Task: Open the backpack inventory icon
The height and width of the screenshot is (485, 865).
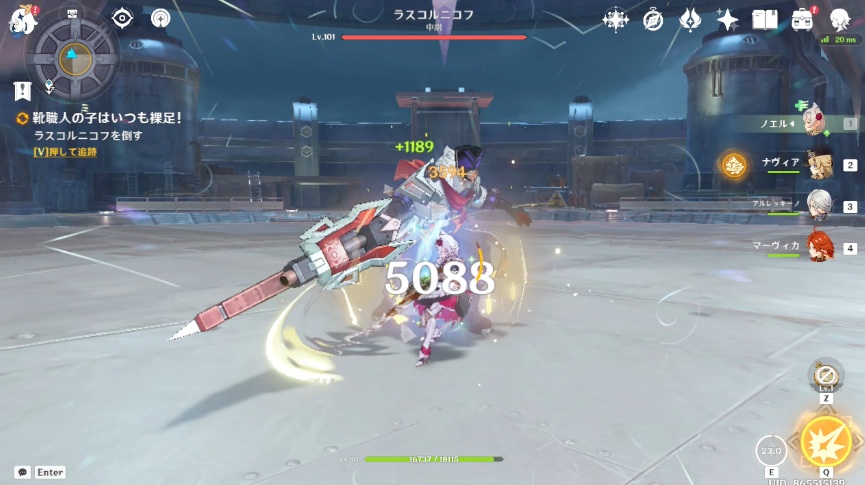Action: [802, 19]
